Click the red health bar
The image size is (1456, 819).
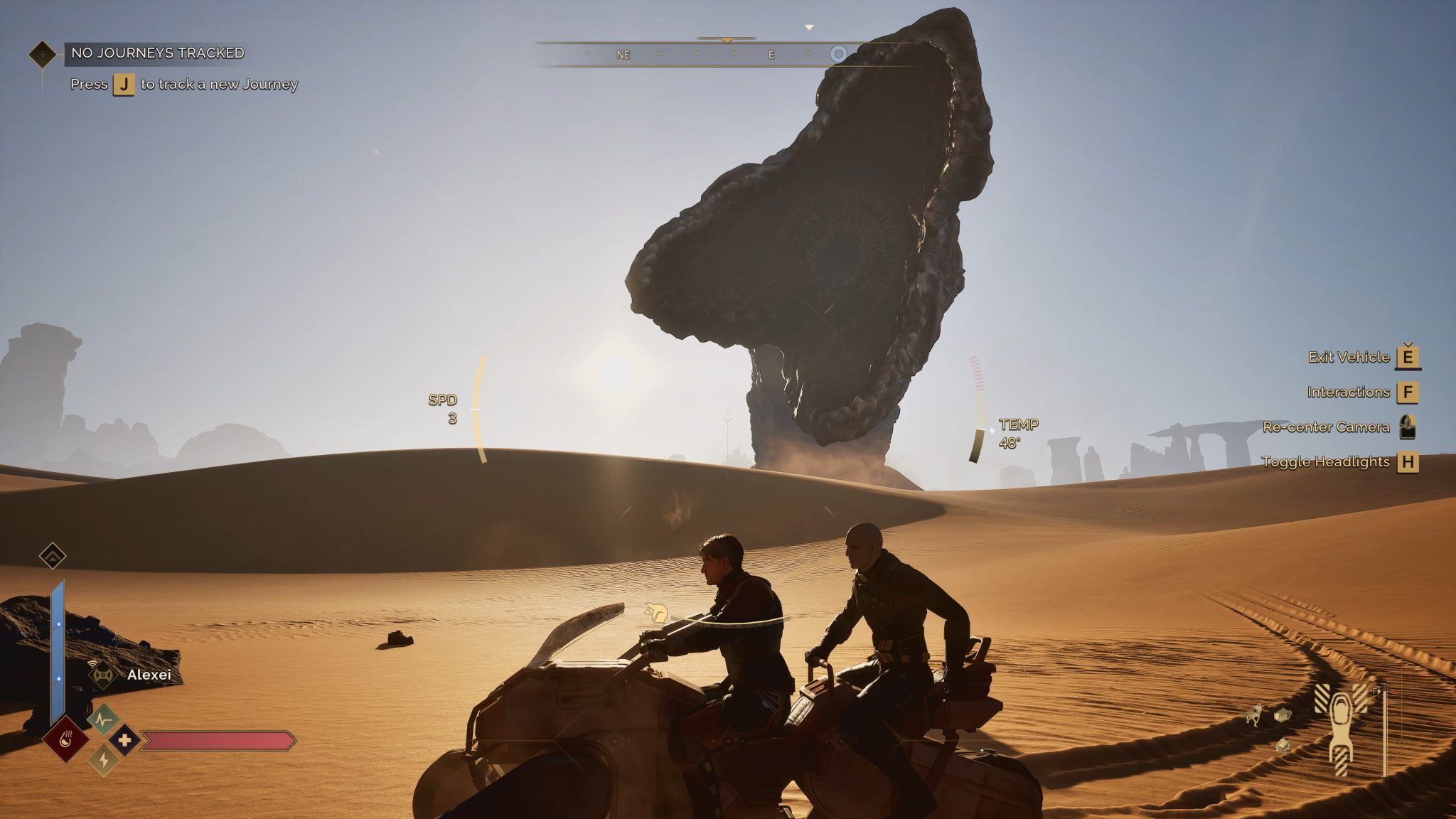(218, 741)
